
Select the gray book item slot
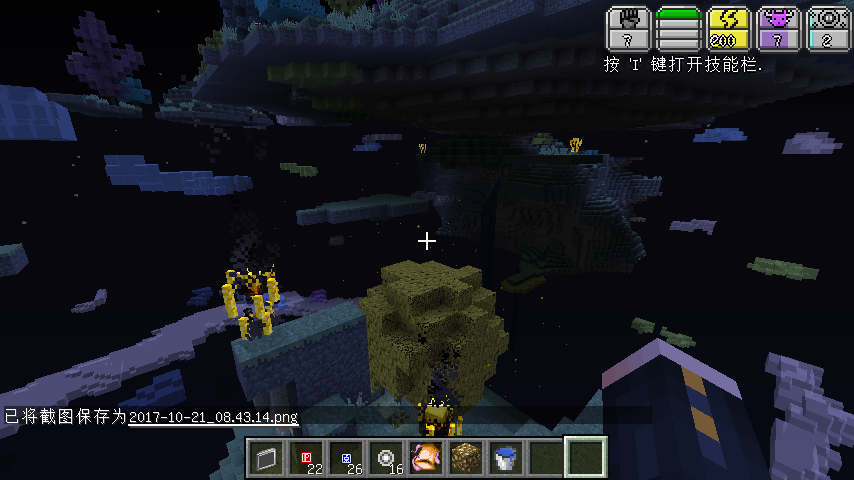coord(267,459)
